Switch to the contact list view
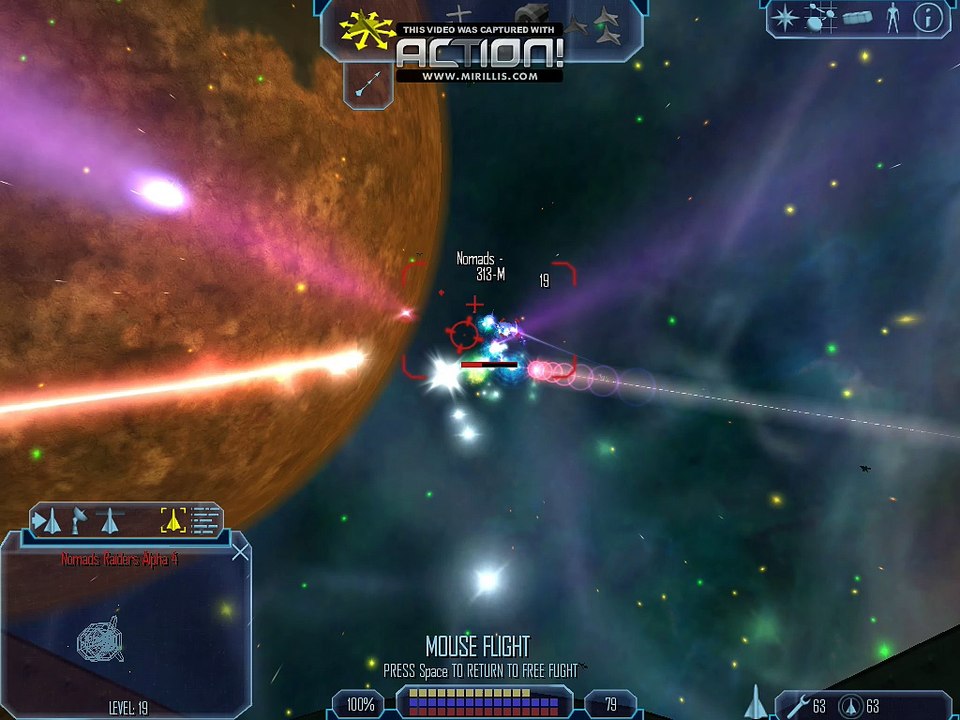 coord(206,520)
